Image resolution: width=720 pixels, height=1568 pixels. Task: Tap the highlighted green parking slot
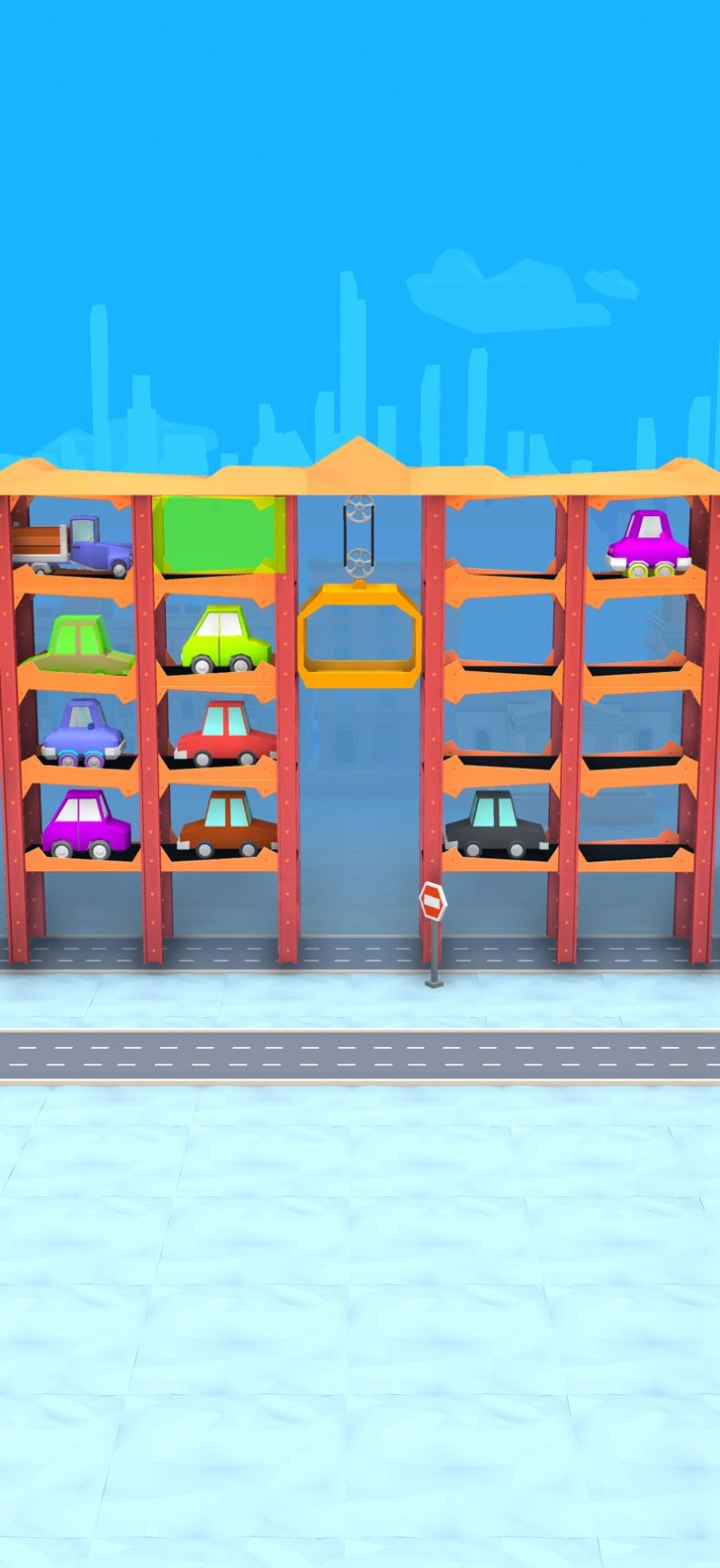[218, 535]
